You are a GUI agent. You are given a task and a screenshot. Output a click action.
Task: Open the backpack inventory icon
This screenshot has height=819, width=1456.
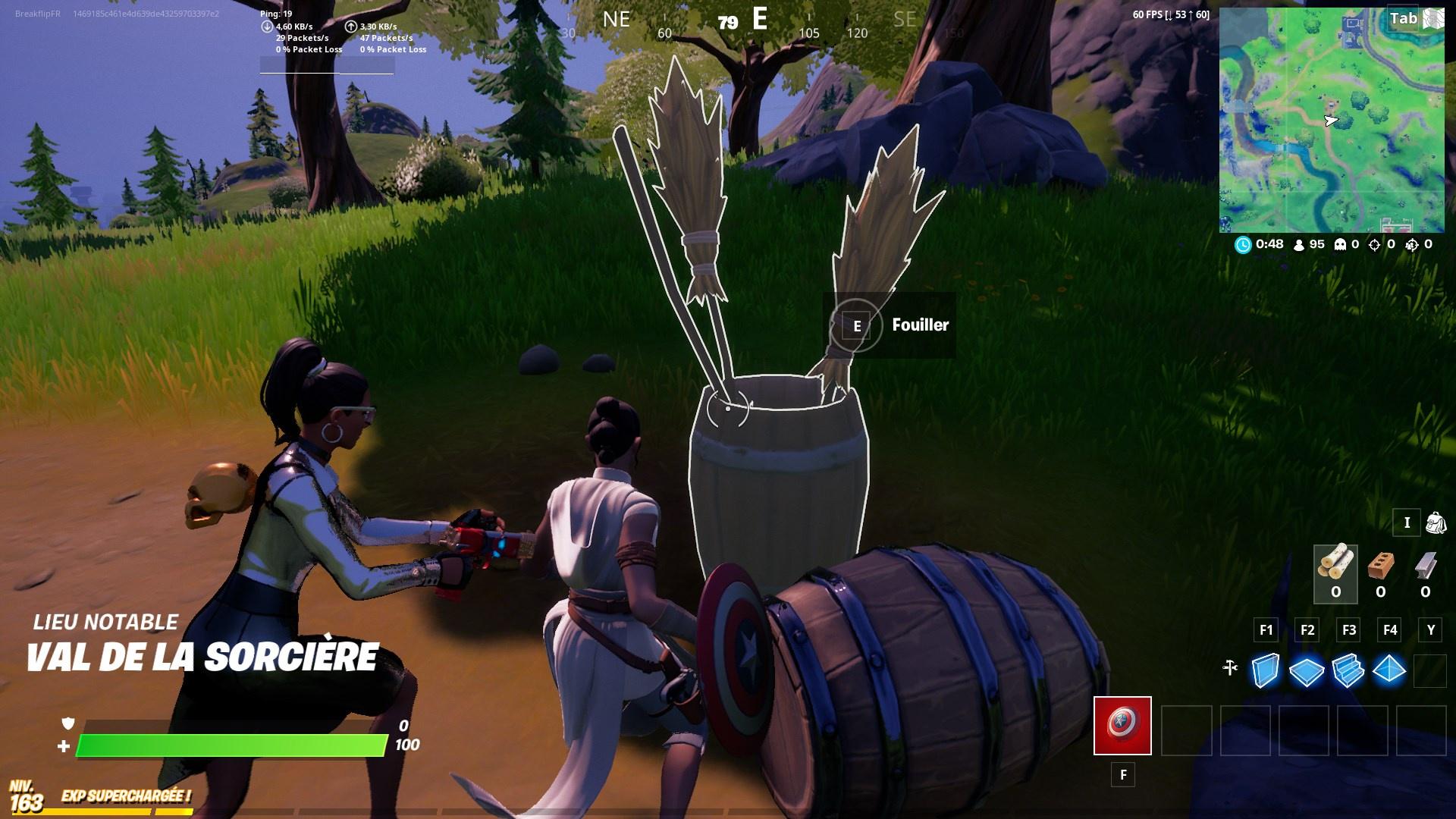(1436, 522)
